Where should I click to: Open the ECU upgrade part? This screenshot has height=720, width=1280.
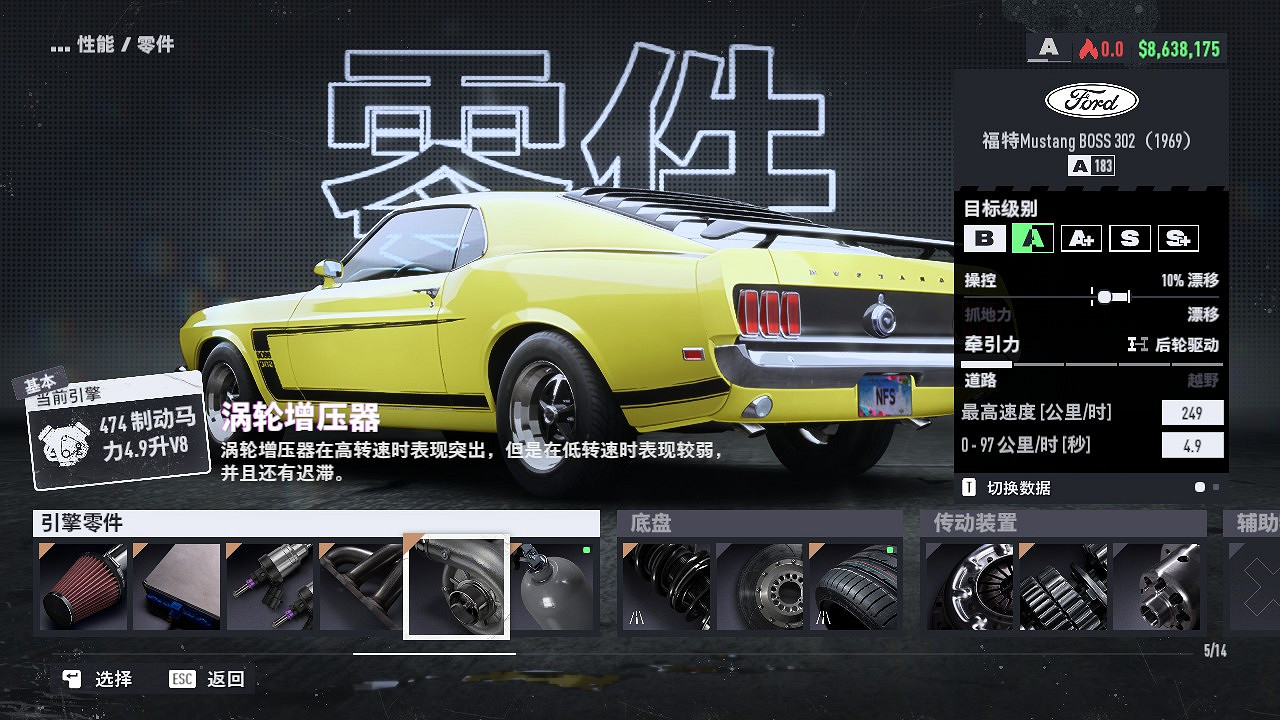click(x=176, y=588)
